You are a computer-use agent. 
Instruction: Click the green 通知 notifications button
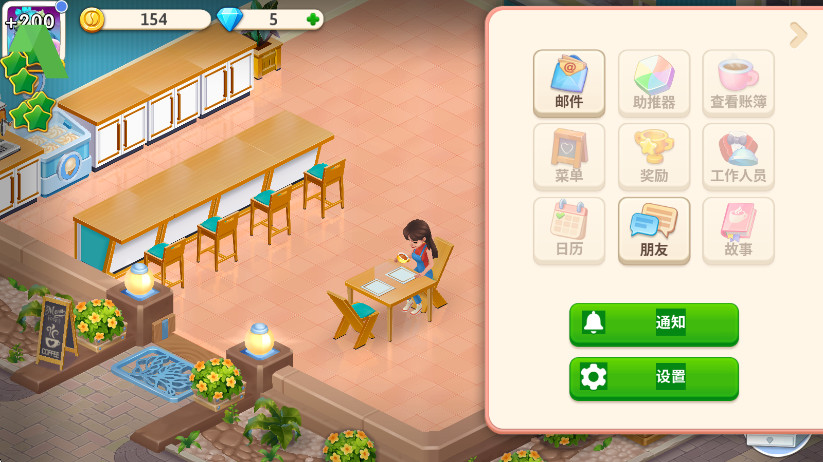click(x=654, y=323)
